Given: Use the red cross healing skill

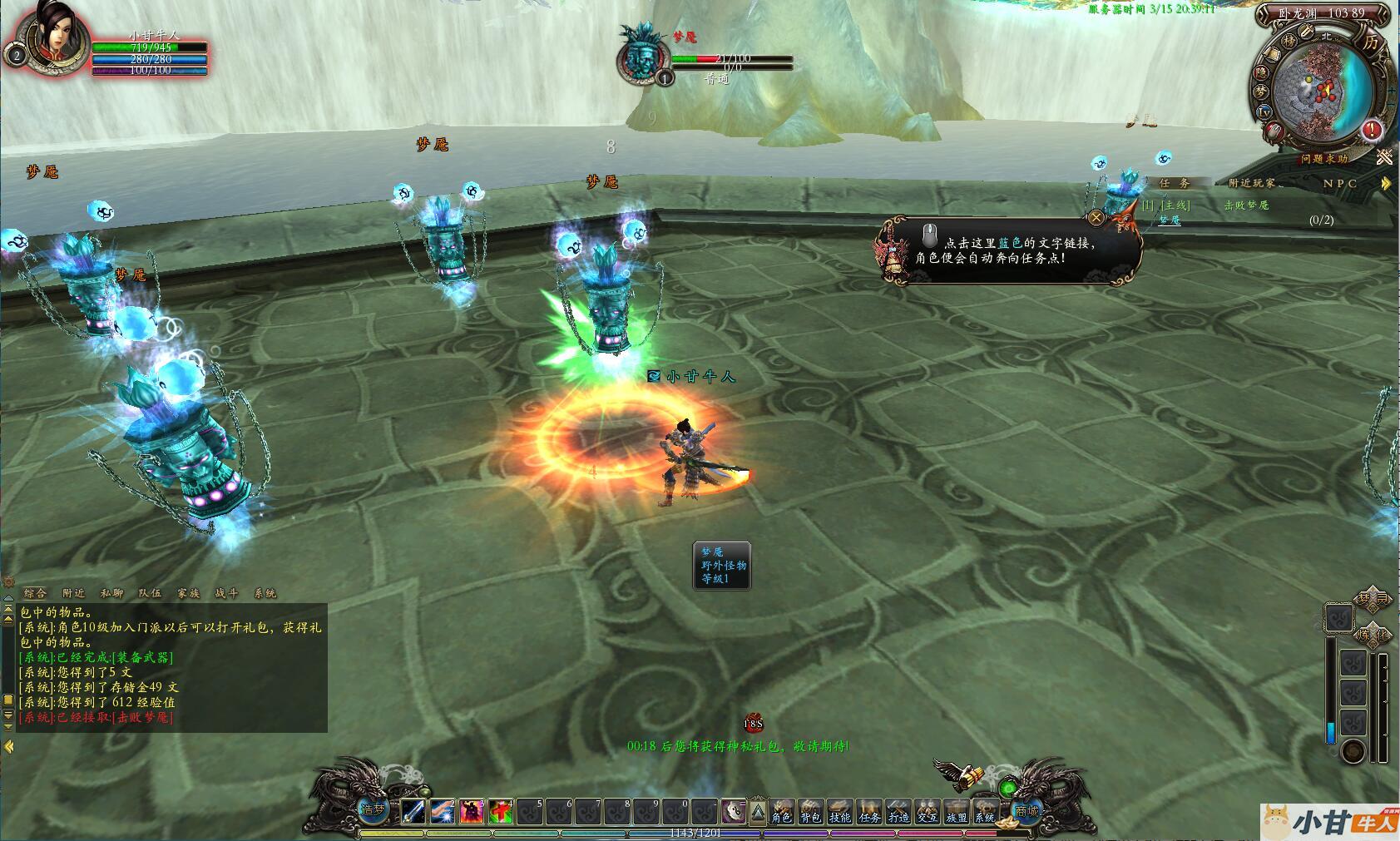Looking at the screenshot, I should 500,810.
